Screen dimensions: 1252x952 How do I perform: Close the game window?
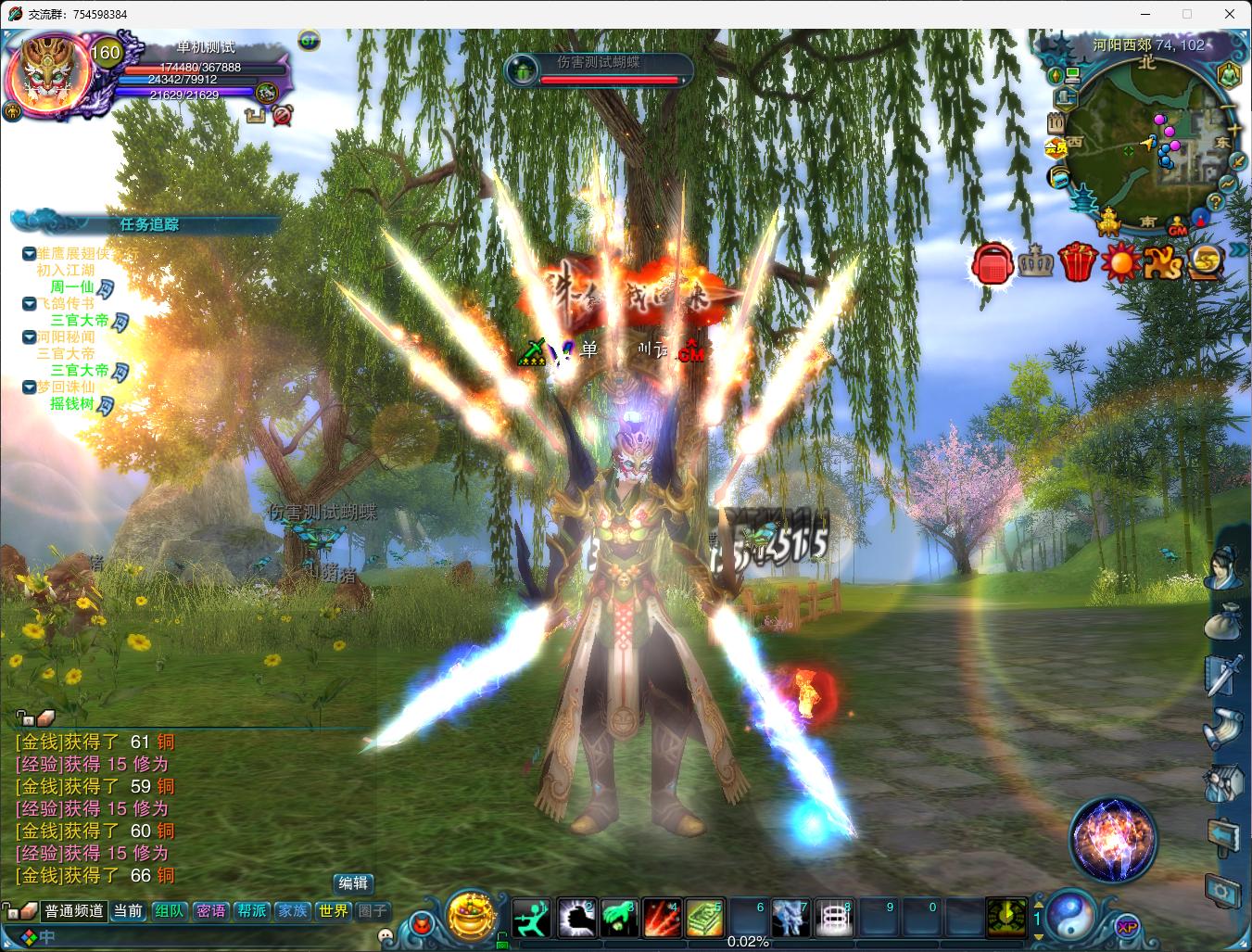1230,14
